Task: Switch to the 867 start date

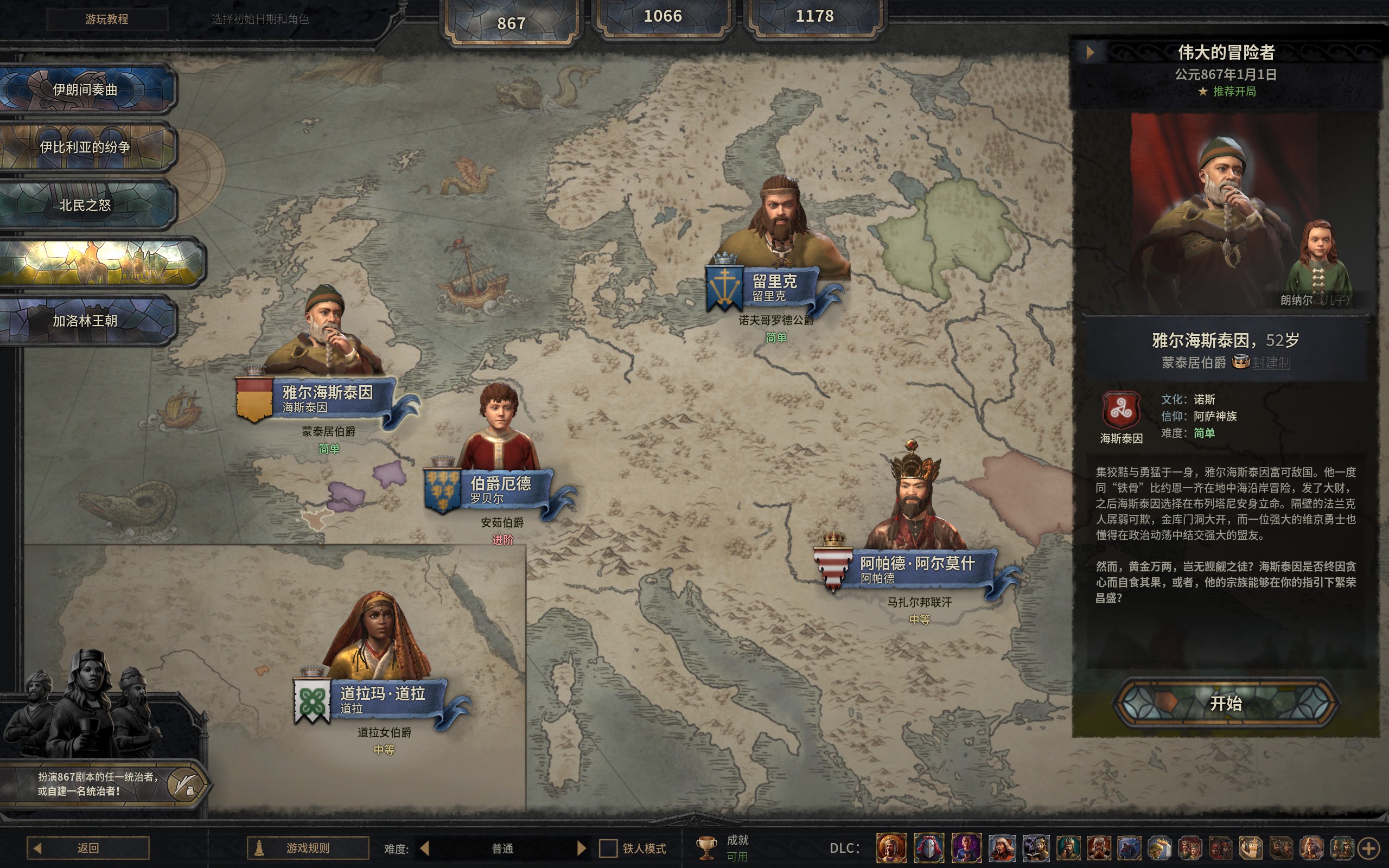Action: click(x=511, y=23)
